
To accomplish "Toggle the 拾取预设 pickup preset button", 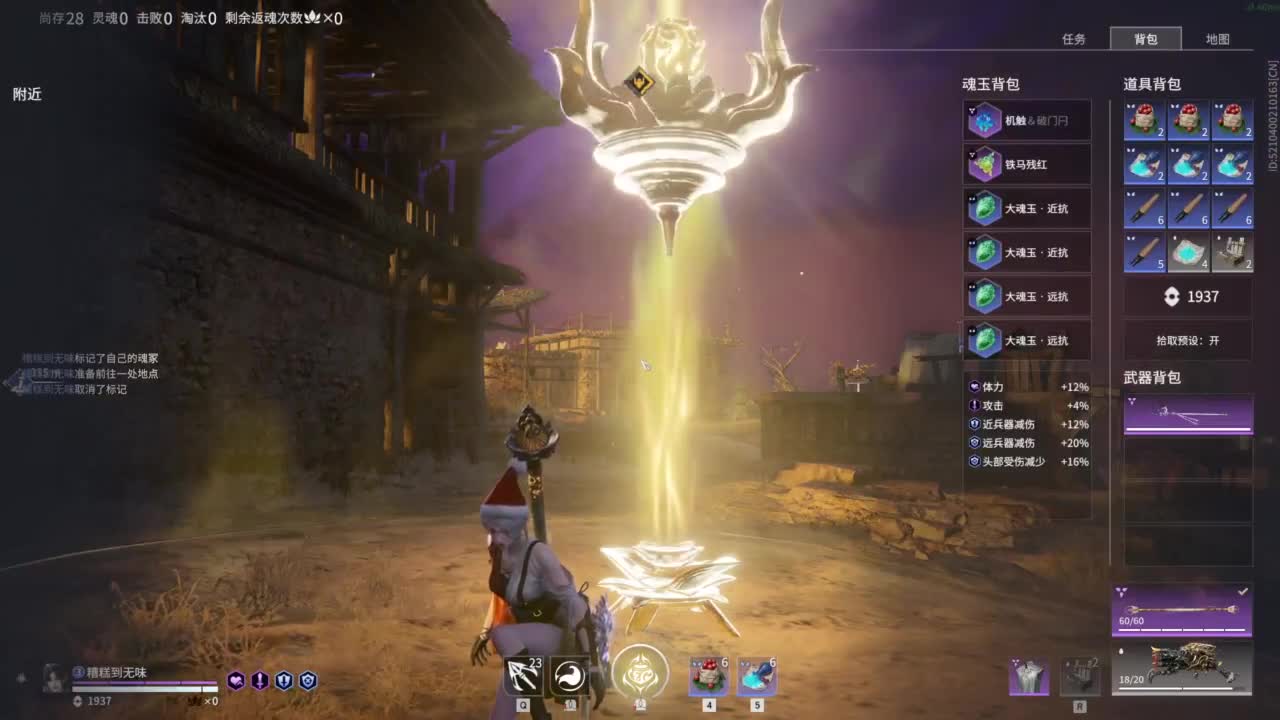I will (x=1188, y=340).
